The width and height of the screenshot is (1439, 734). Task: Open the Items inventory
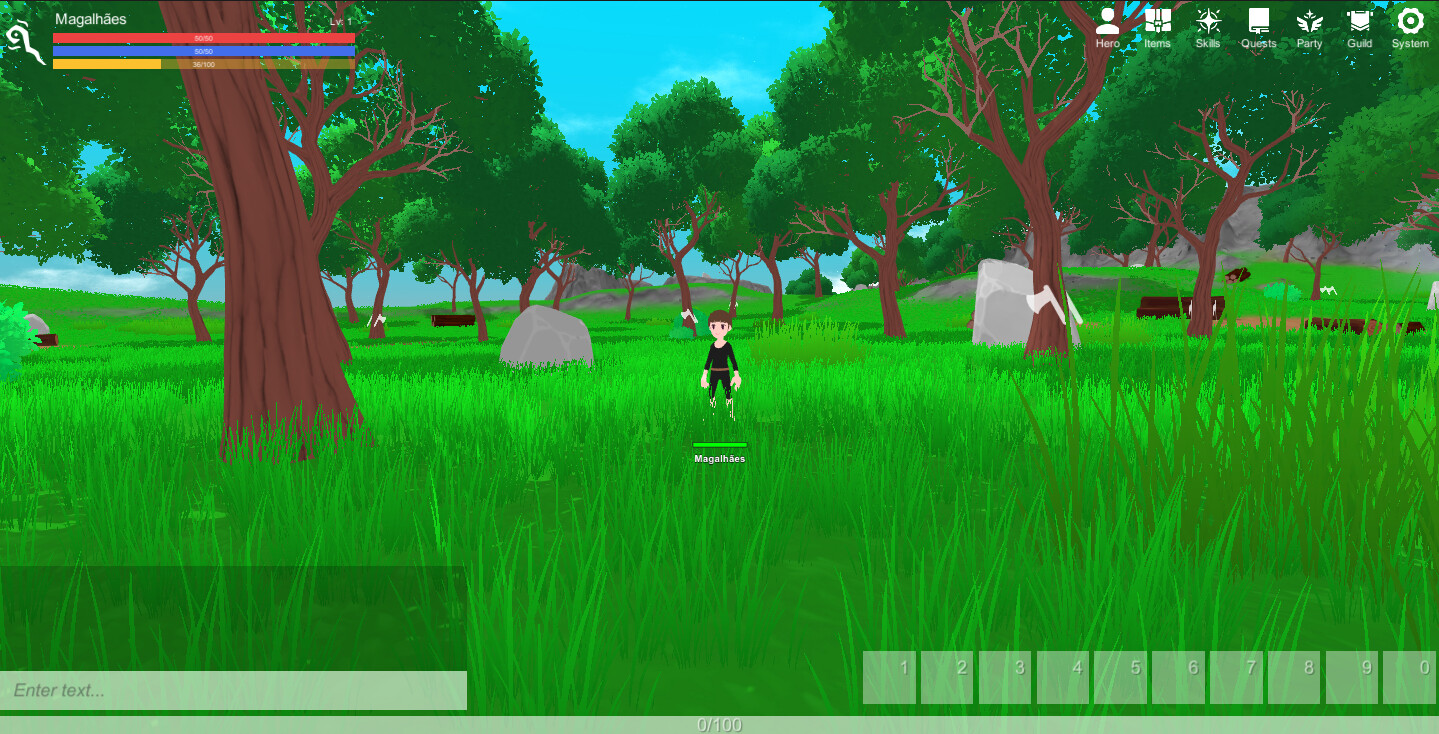(x=1157, y=24)
